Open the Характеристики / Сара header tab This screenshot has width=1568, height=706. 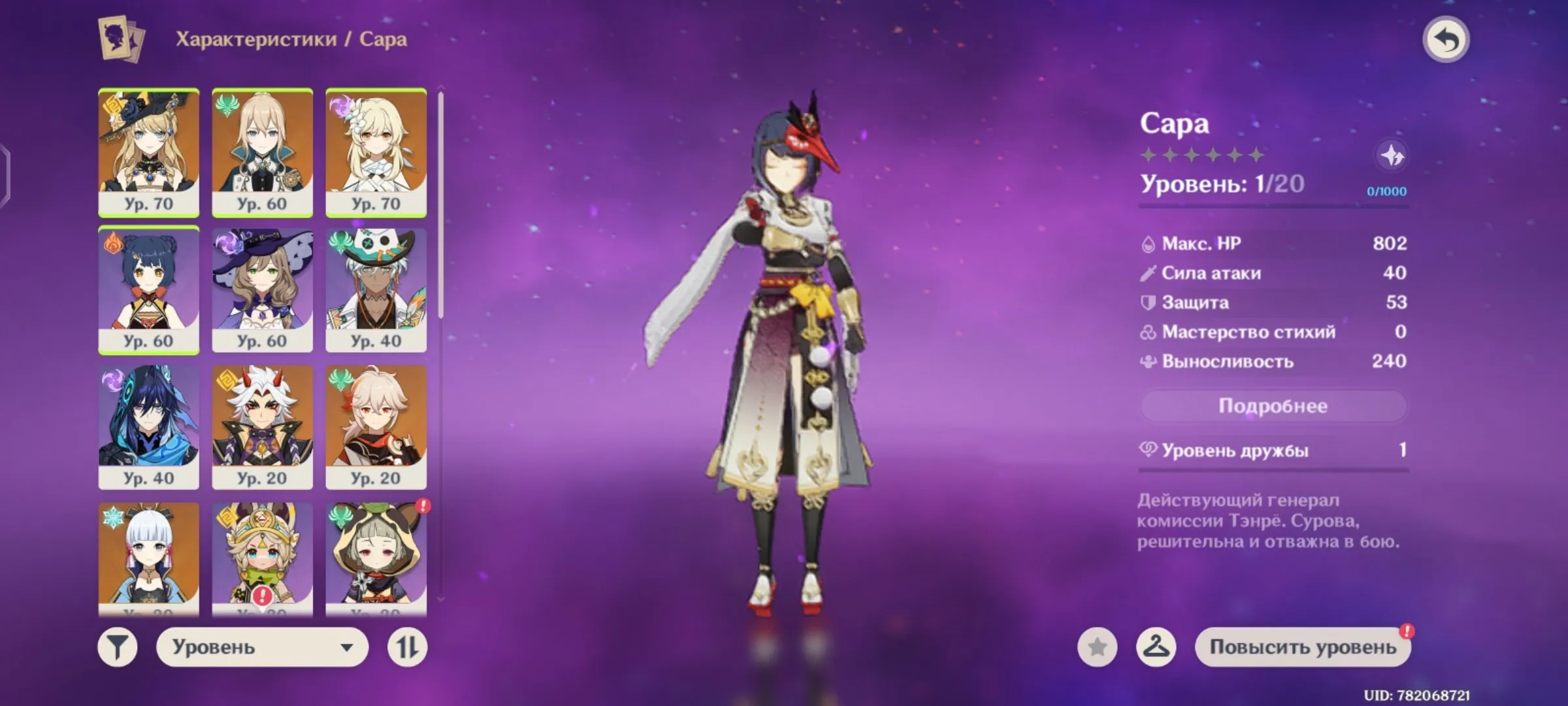tap(289, 38)
